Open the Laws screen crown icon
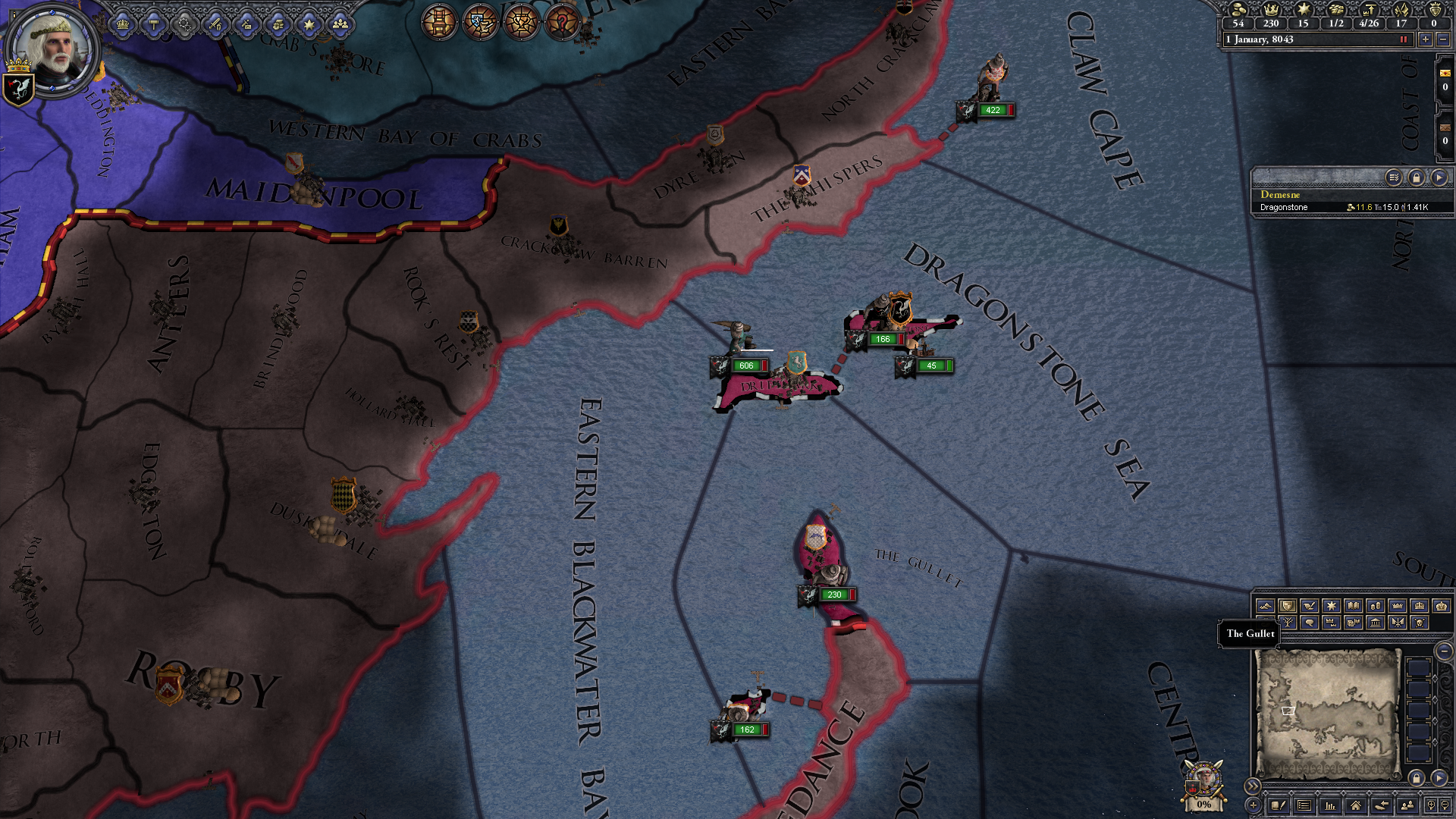The height and width of the screenshot is (819, 1456). click(x=123, y=24)
